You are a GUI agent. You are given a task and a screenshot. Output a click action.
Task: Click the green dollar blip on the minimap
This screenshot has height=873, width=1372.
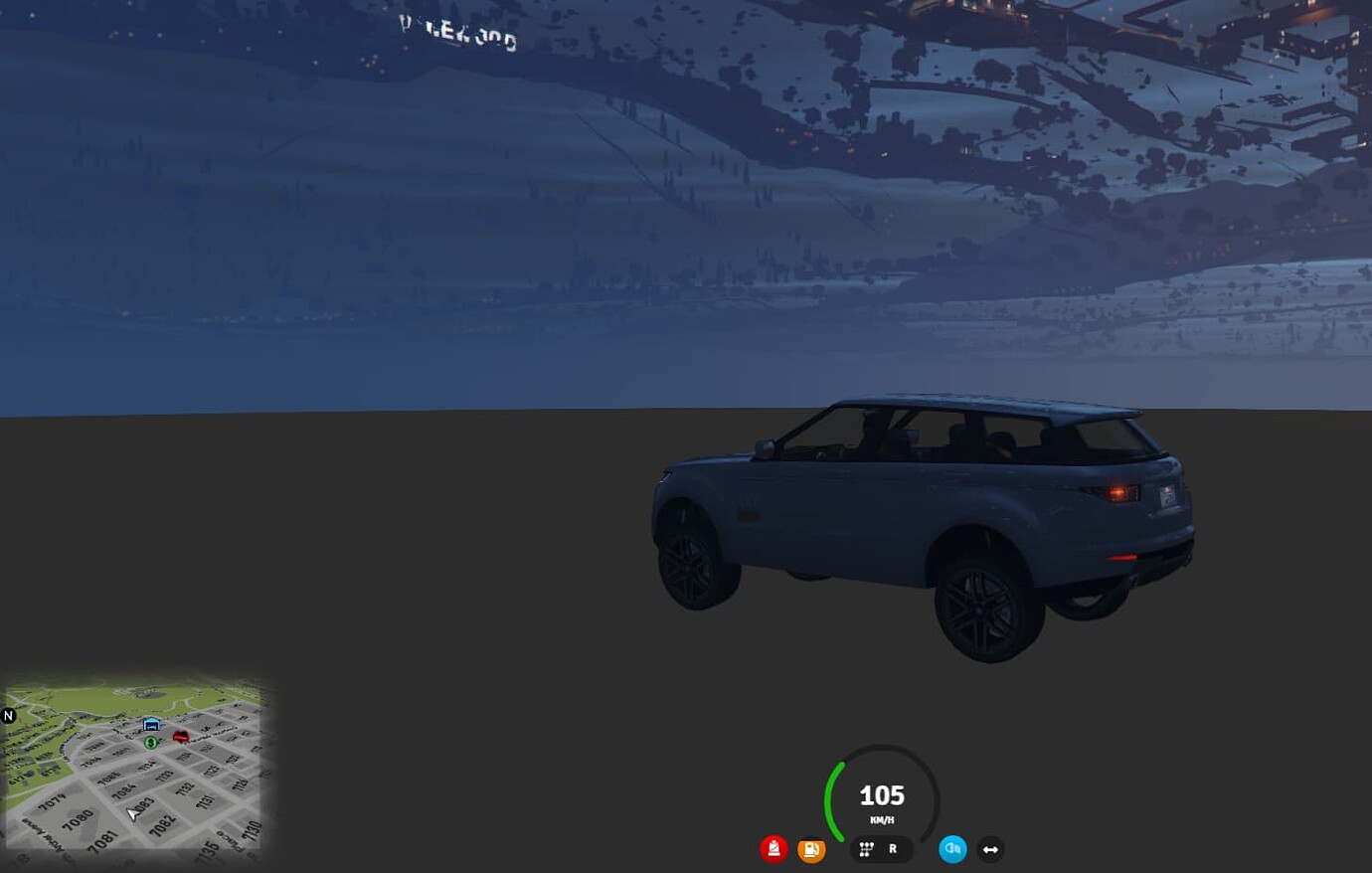151,743
